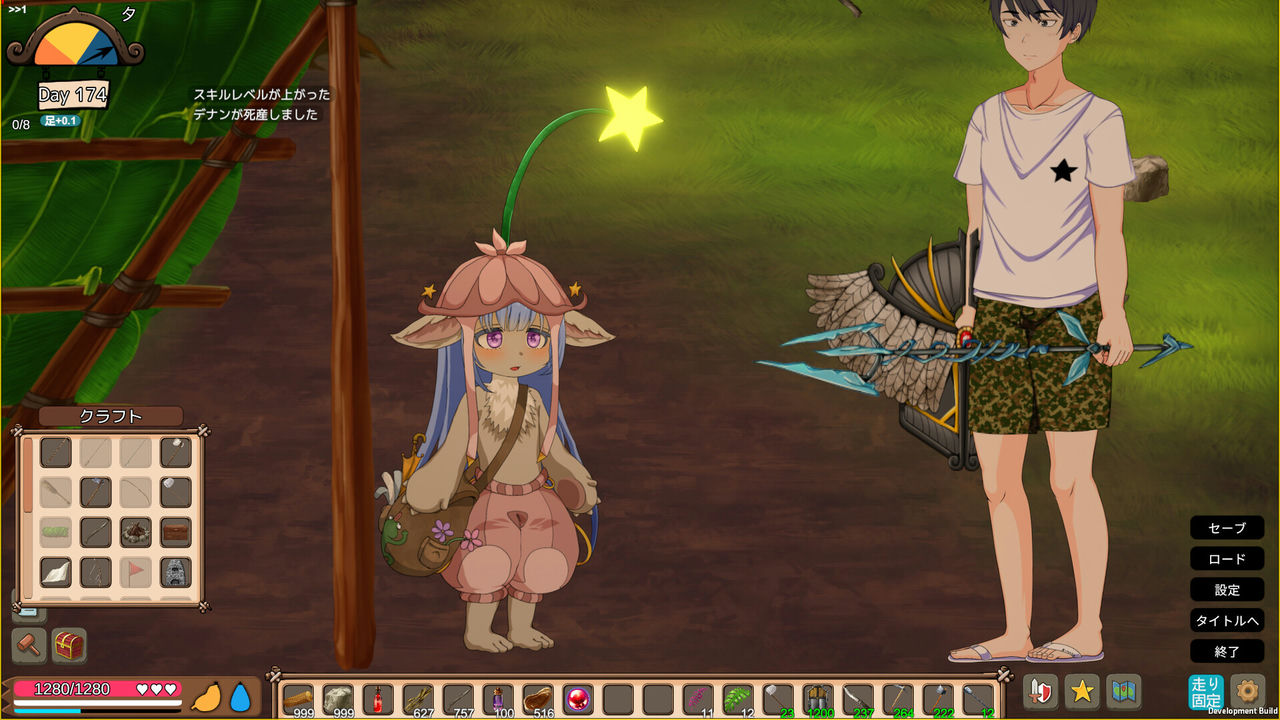The width and height of the screenshot is (1280, 720).
Task: Select the furnace recipe in the craft panel
Action: pyautogui.click(x=175, y=572)
